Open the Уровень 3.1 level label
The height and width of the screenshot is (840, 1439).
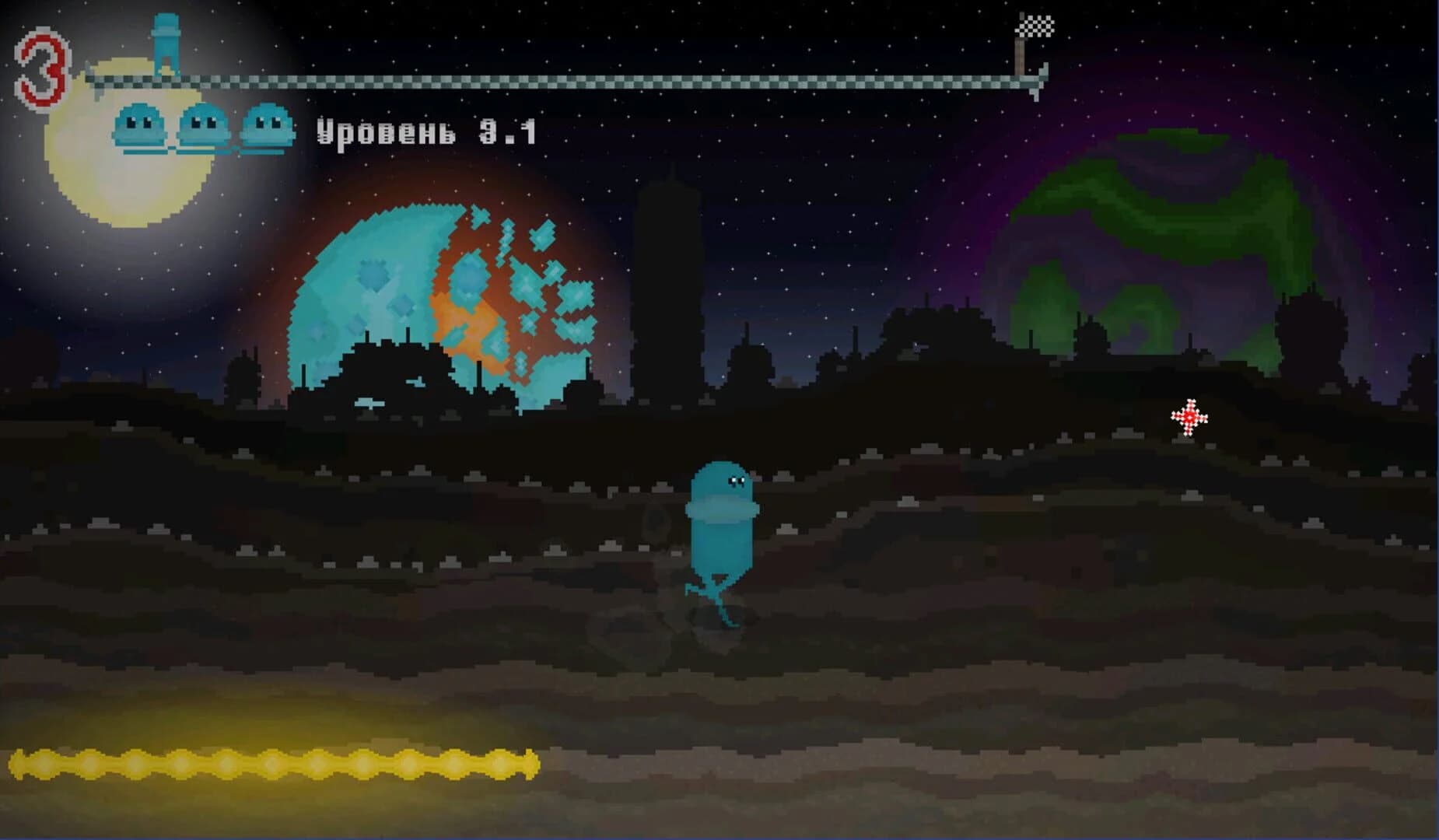coord(426,132)
